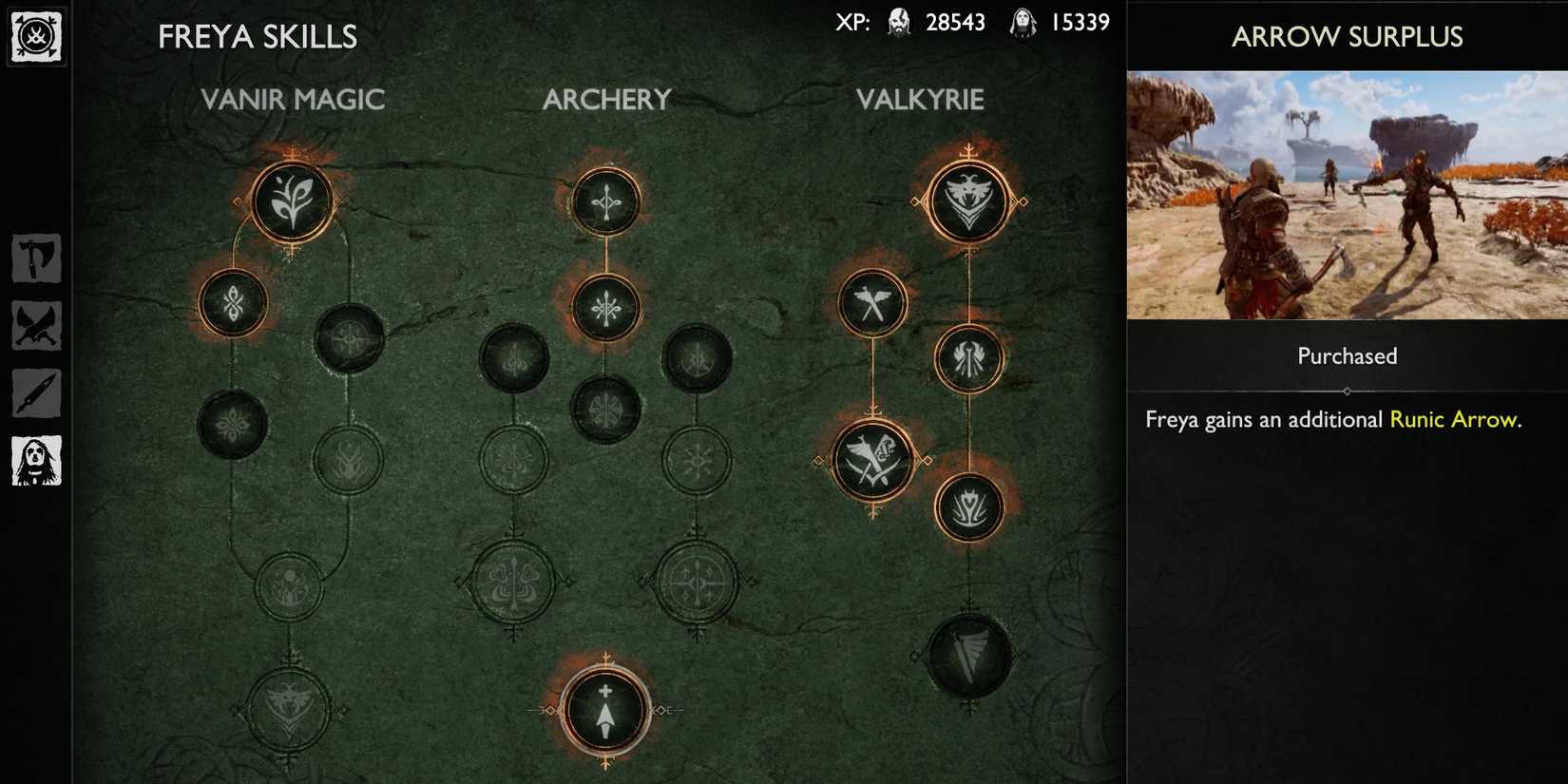Open the Blades of Chaos skill tree
1568x784 pixels.
pyautogui.click(x=36, y=322)
